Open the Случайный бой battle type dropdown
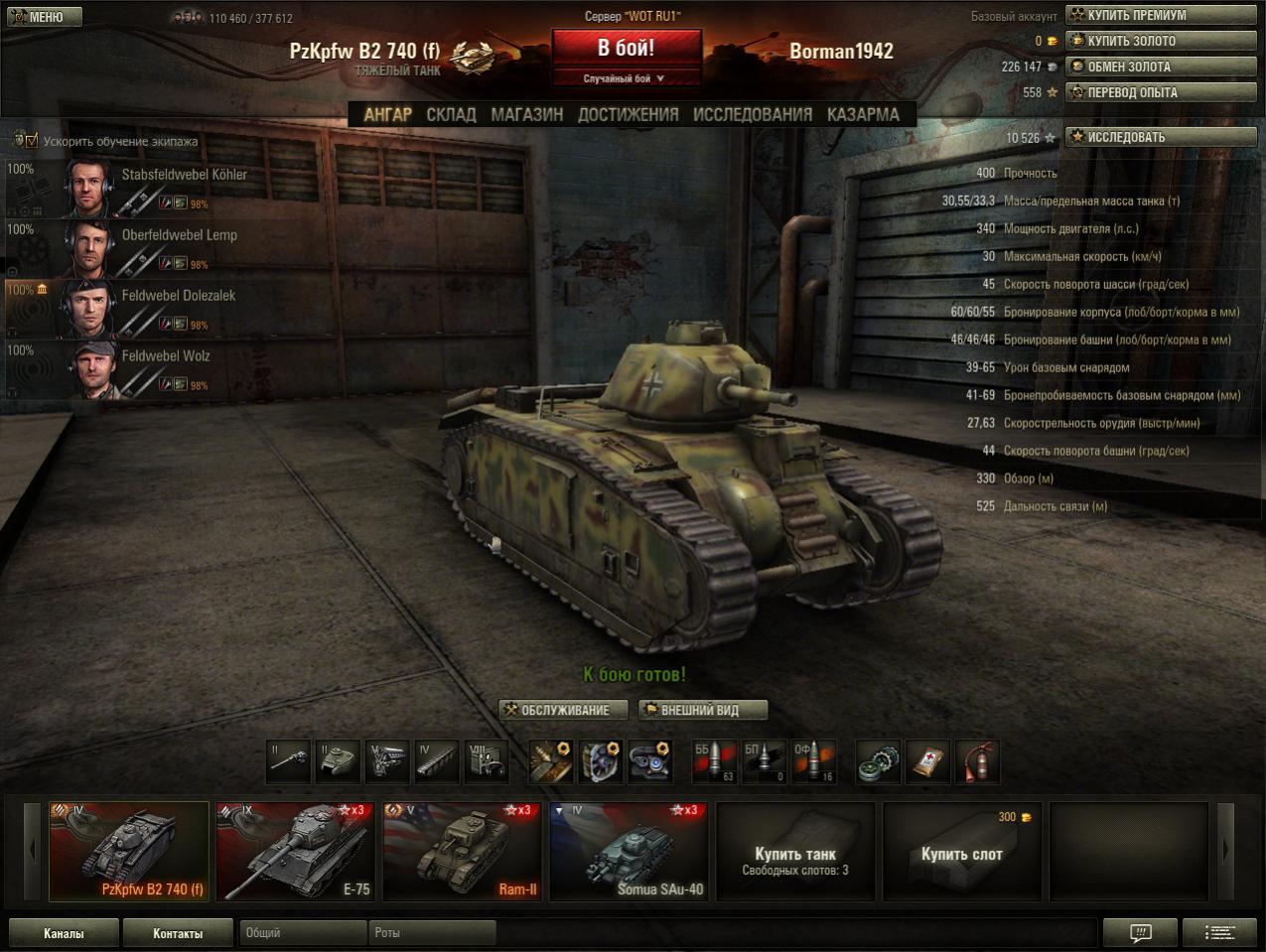Viewport: 1266px width, 952px height. point(625,78)
